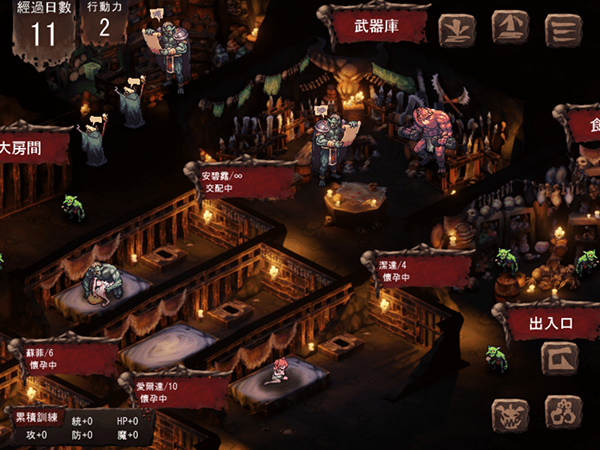This screenshot has width=600, height=450.
Task: Open the 武器庫 armory banner
Action: [376, 25]
